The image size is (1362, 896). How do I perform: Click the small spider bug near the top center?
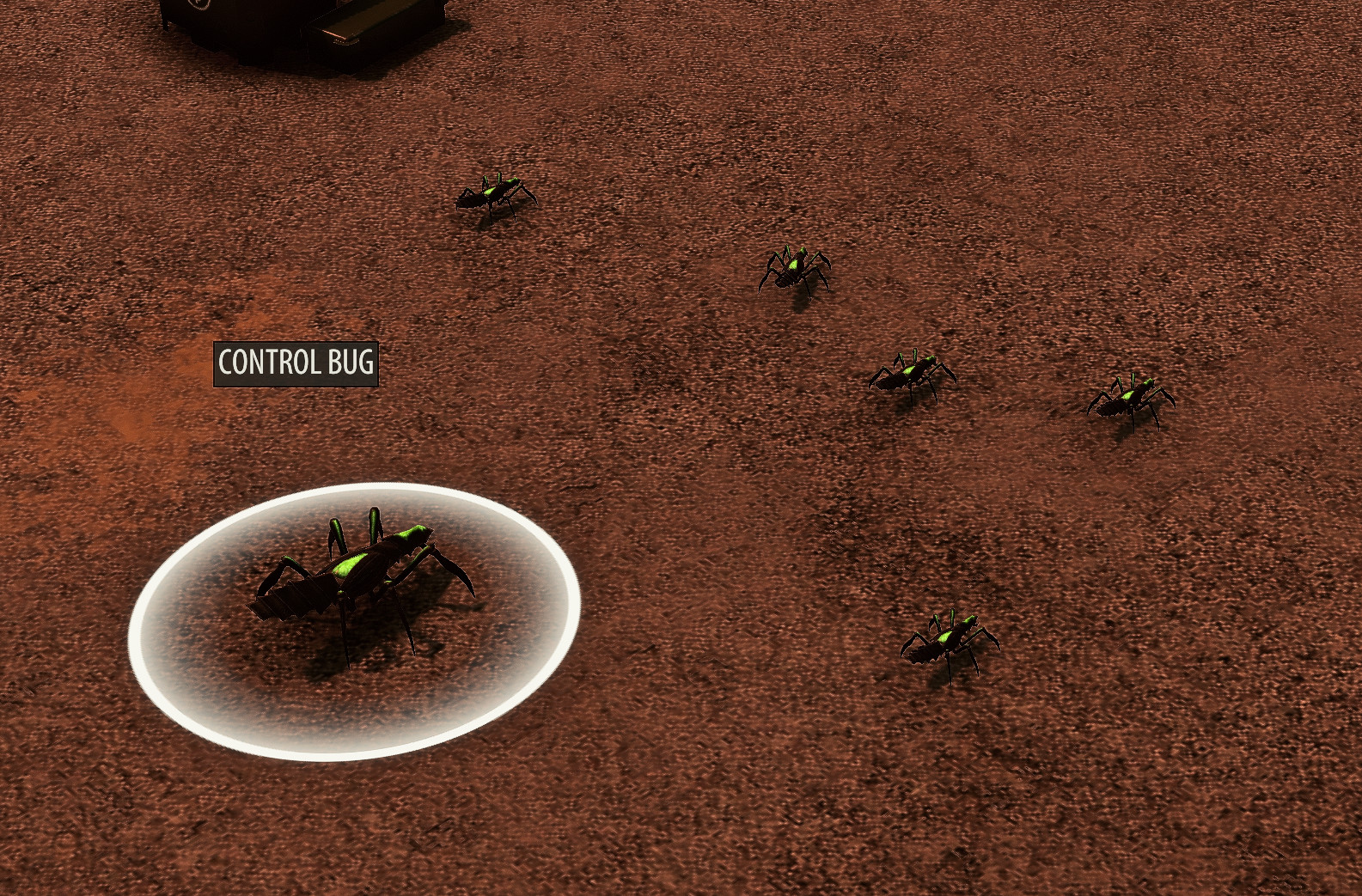(x=494, y=198)
